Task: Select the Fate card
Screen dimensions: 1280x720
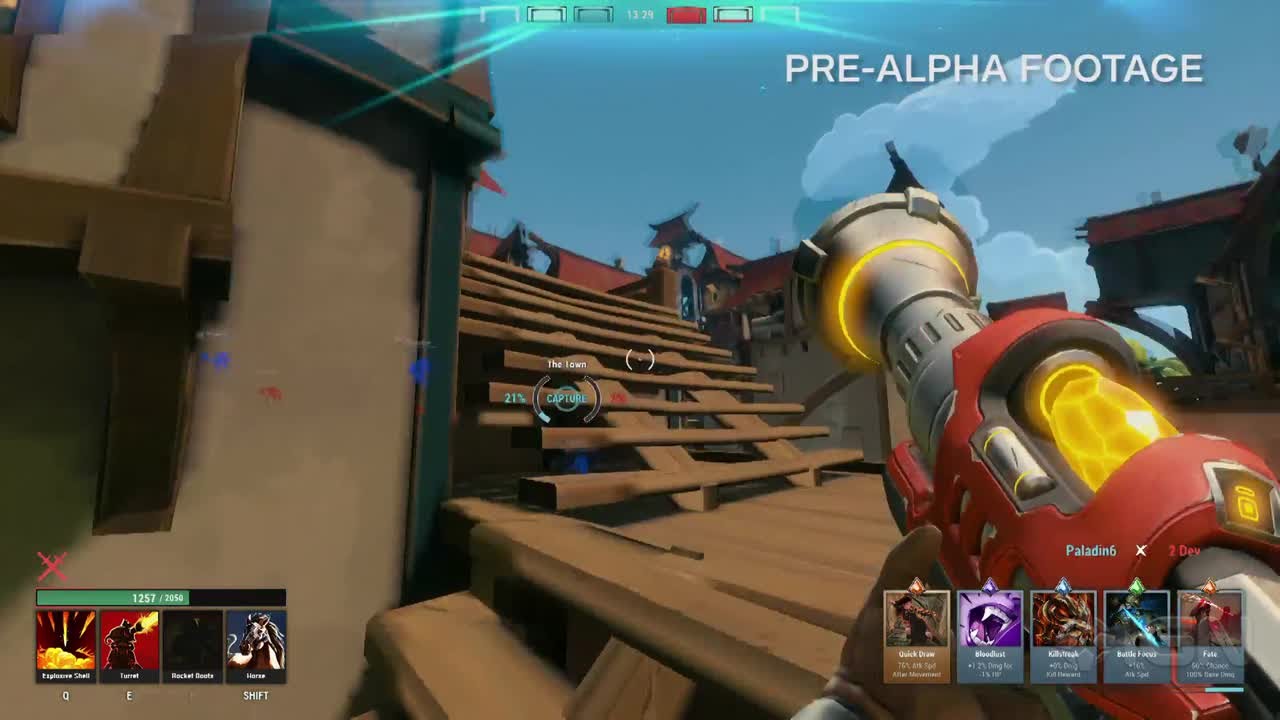Action: pyautogui.click(x=1210, y=626)
